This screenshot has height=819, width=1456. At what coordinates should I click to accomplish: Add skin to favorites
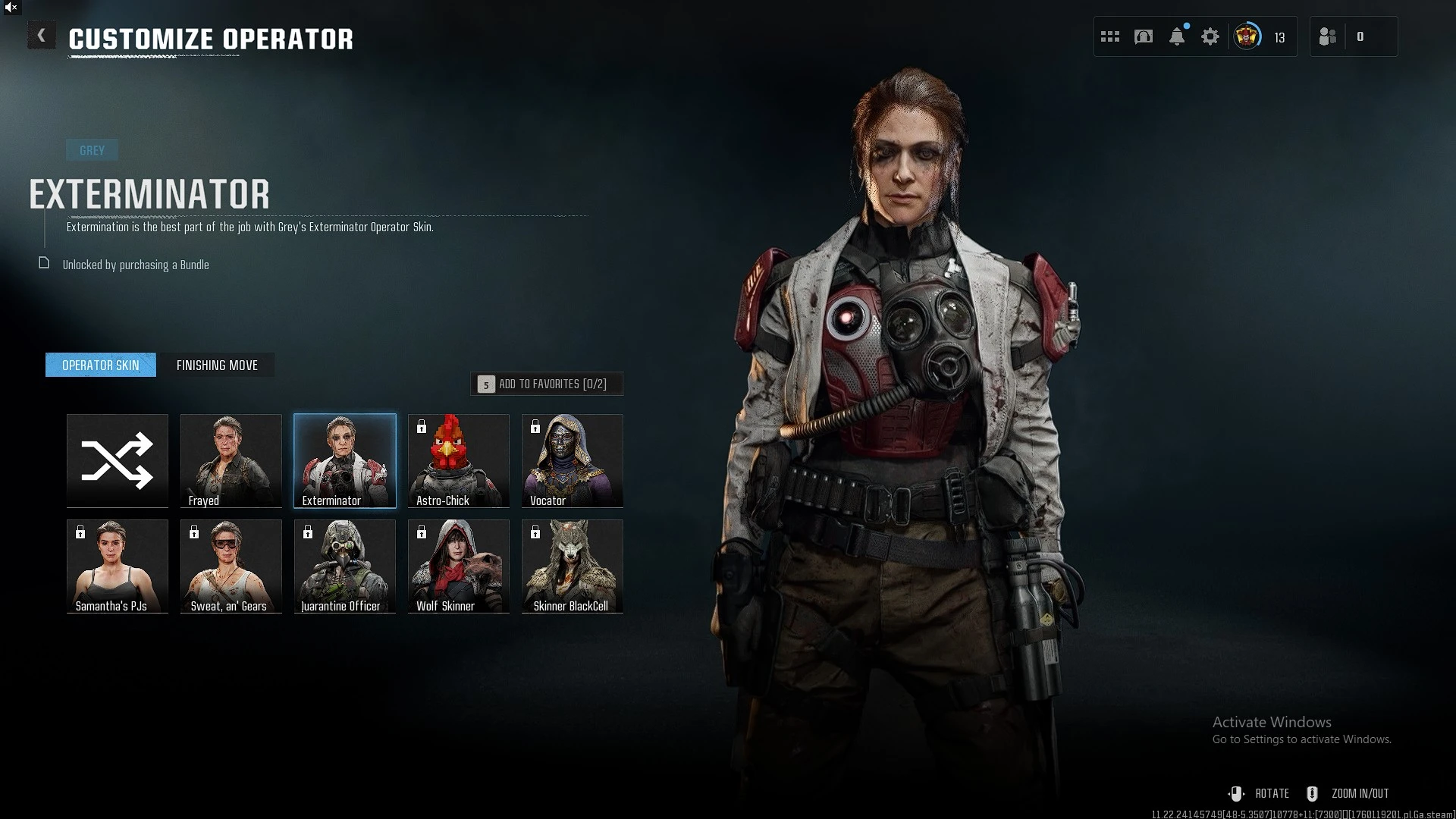(547, 384)
